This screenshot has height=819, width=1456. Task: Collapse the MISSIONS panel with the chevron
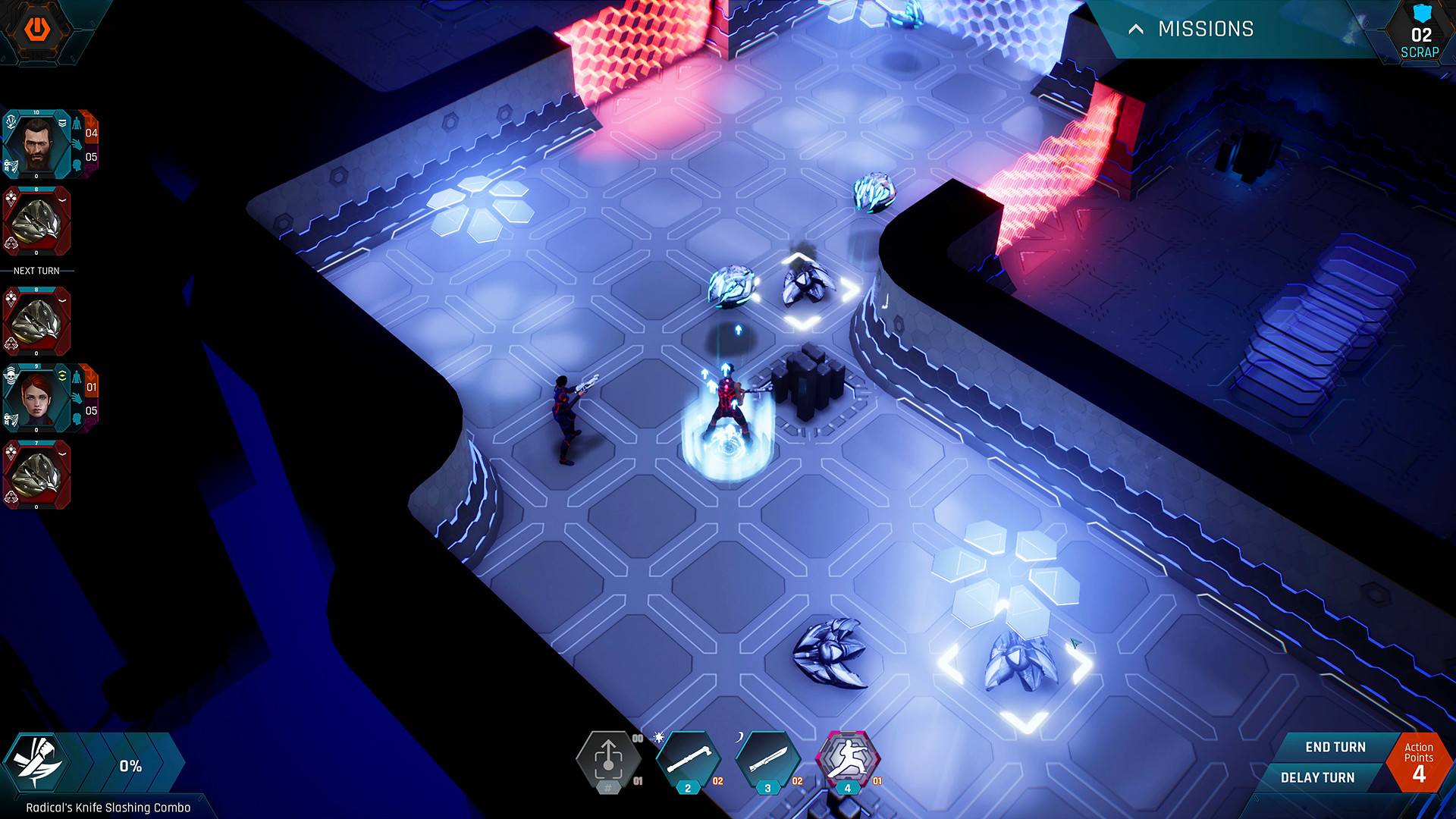coord(1135,29)
